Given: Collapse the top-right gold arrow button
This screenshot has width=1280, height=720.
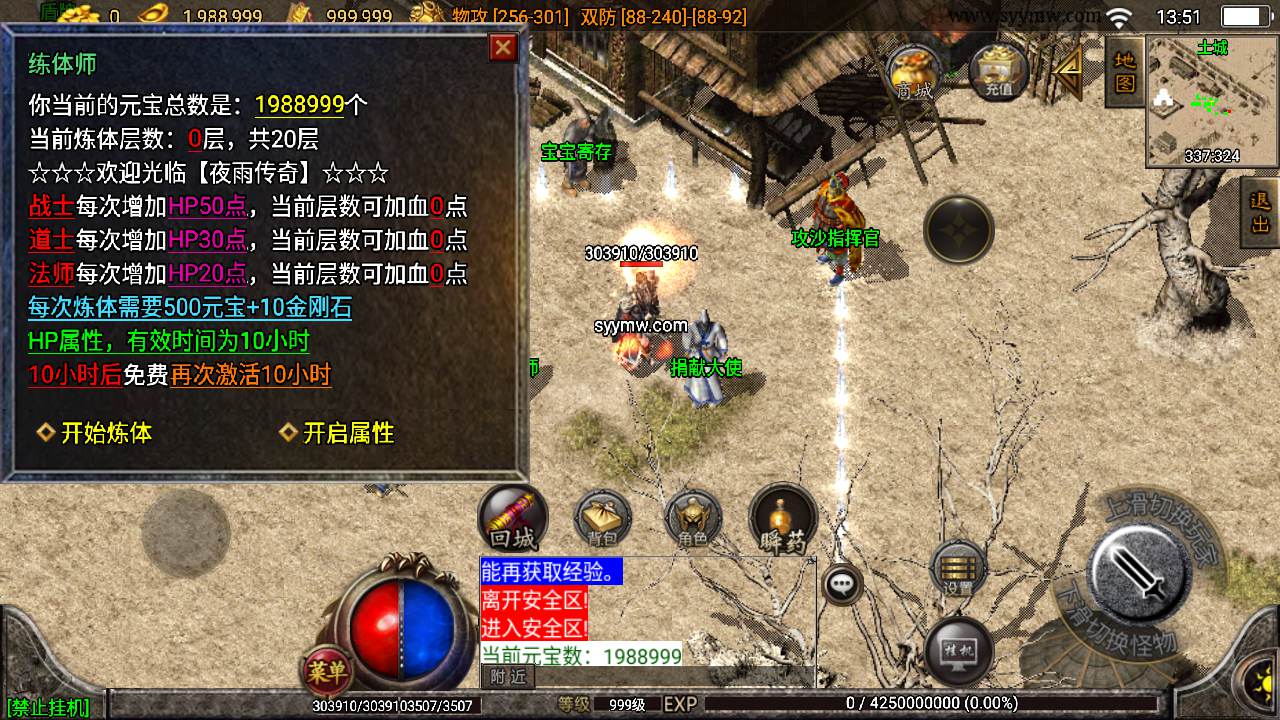Looking at the screenshot, I should tap(1069, 70).
